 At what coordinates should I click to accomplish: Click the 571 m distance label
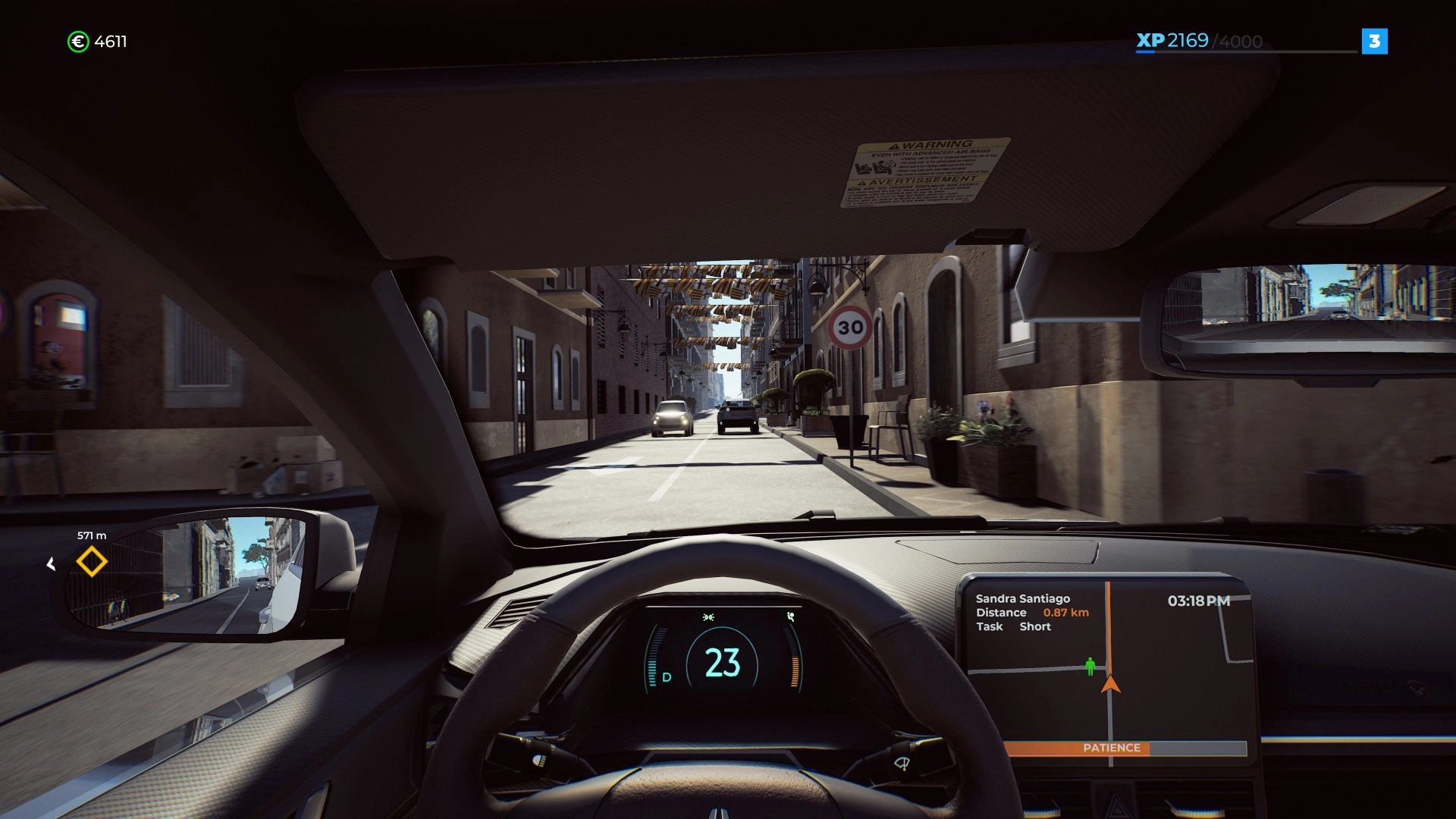pos(92,535)
